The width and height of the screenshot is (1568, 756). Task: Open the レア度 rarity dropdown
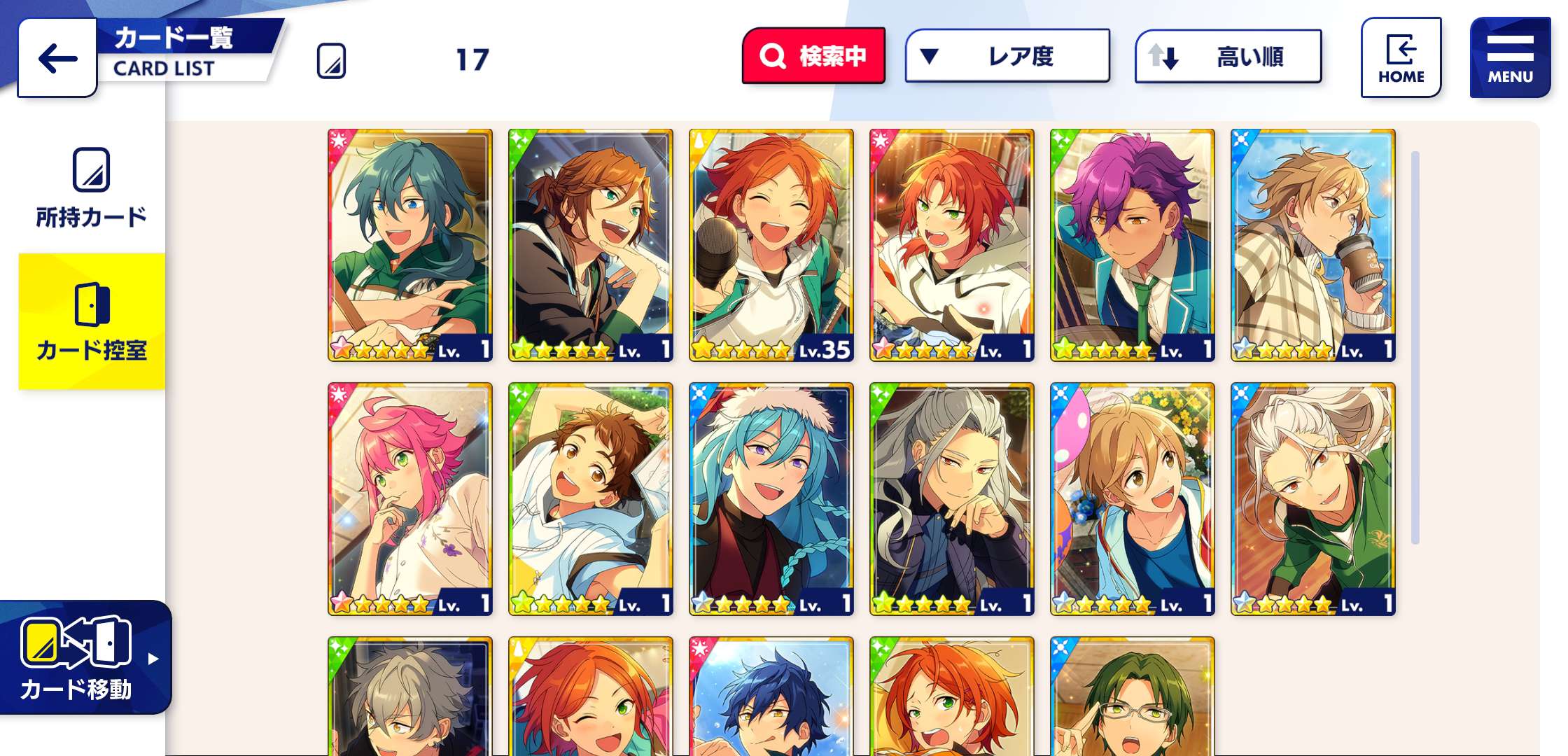pos(1008,57)
